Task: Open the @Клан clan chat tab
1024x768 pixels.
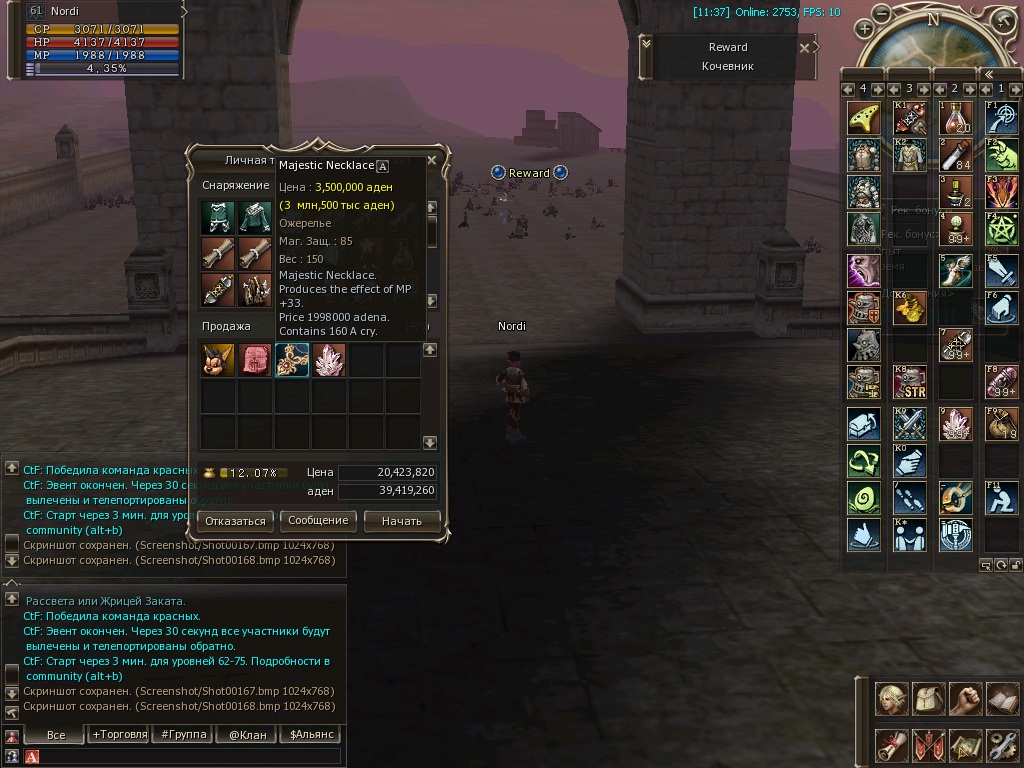Action: click(x=246, y=734)
